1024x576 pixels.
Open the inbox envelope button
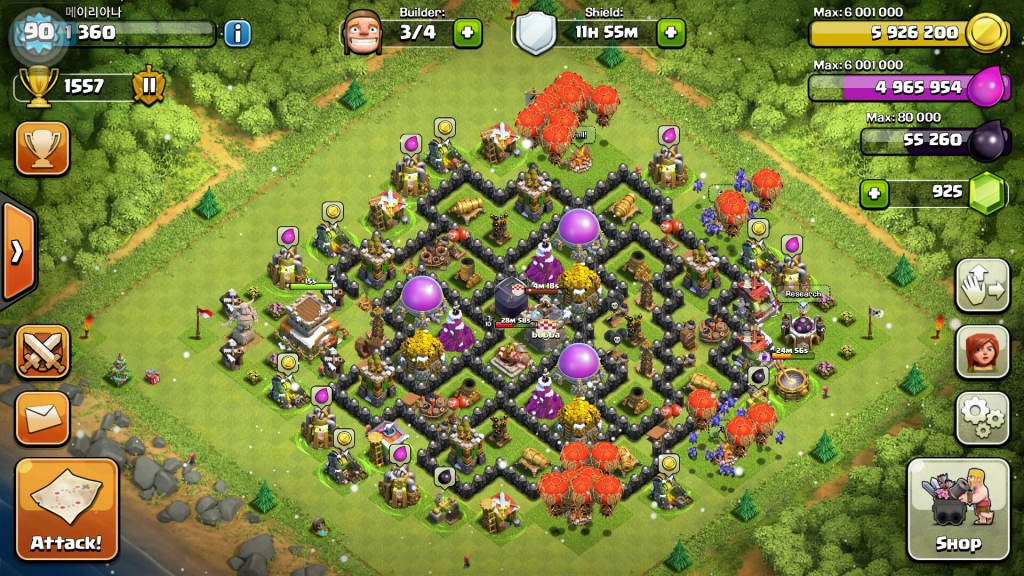42,417
